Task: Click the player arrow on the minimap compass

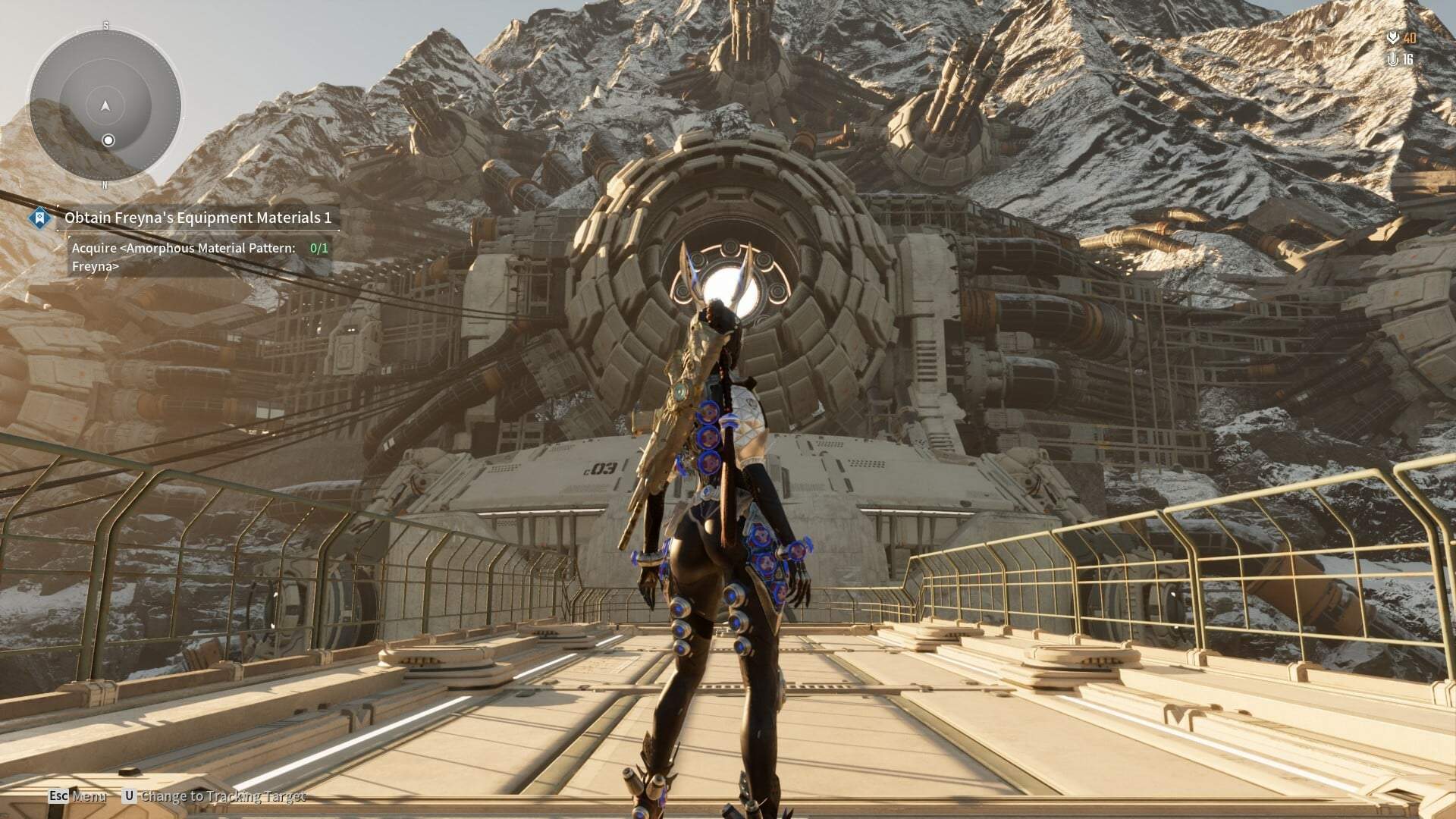Action: [104, 108]
